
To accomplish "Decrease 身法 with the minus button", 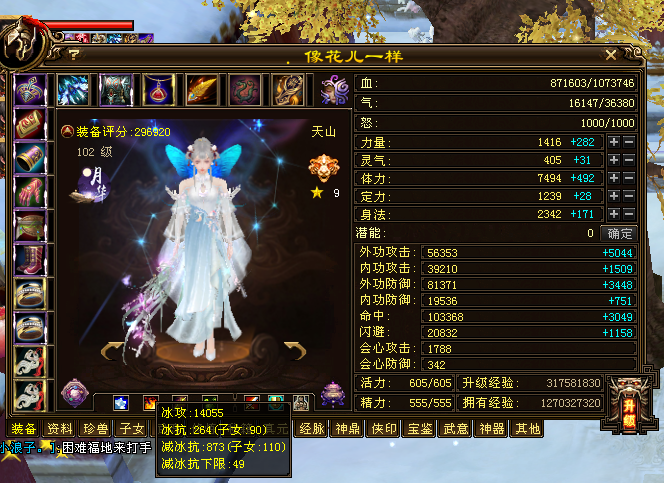I will click(x=629, y=214).
